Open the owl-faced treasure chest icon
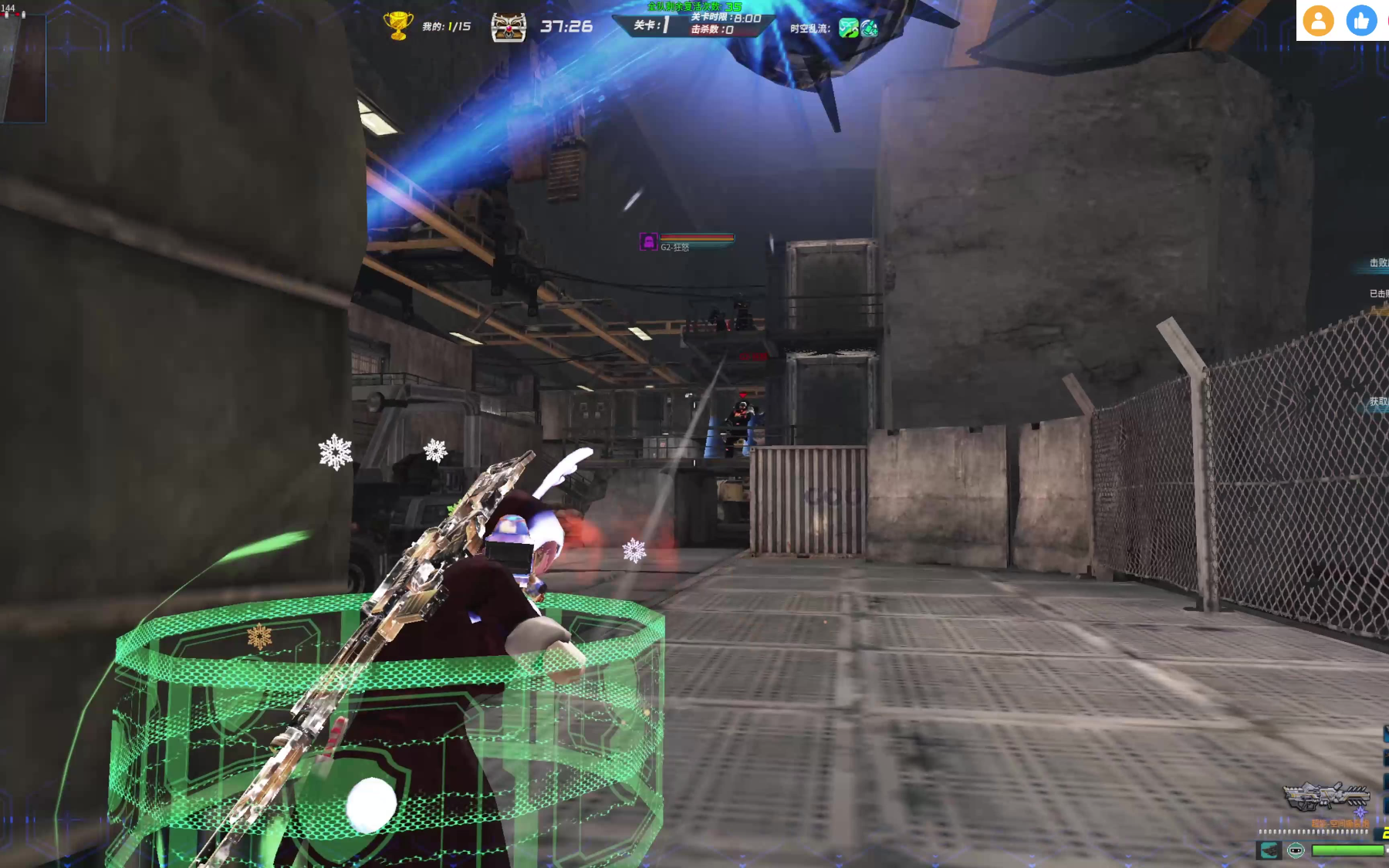 tap(509, 27)
